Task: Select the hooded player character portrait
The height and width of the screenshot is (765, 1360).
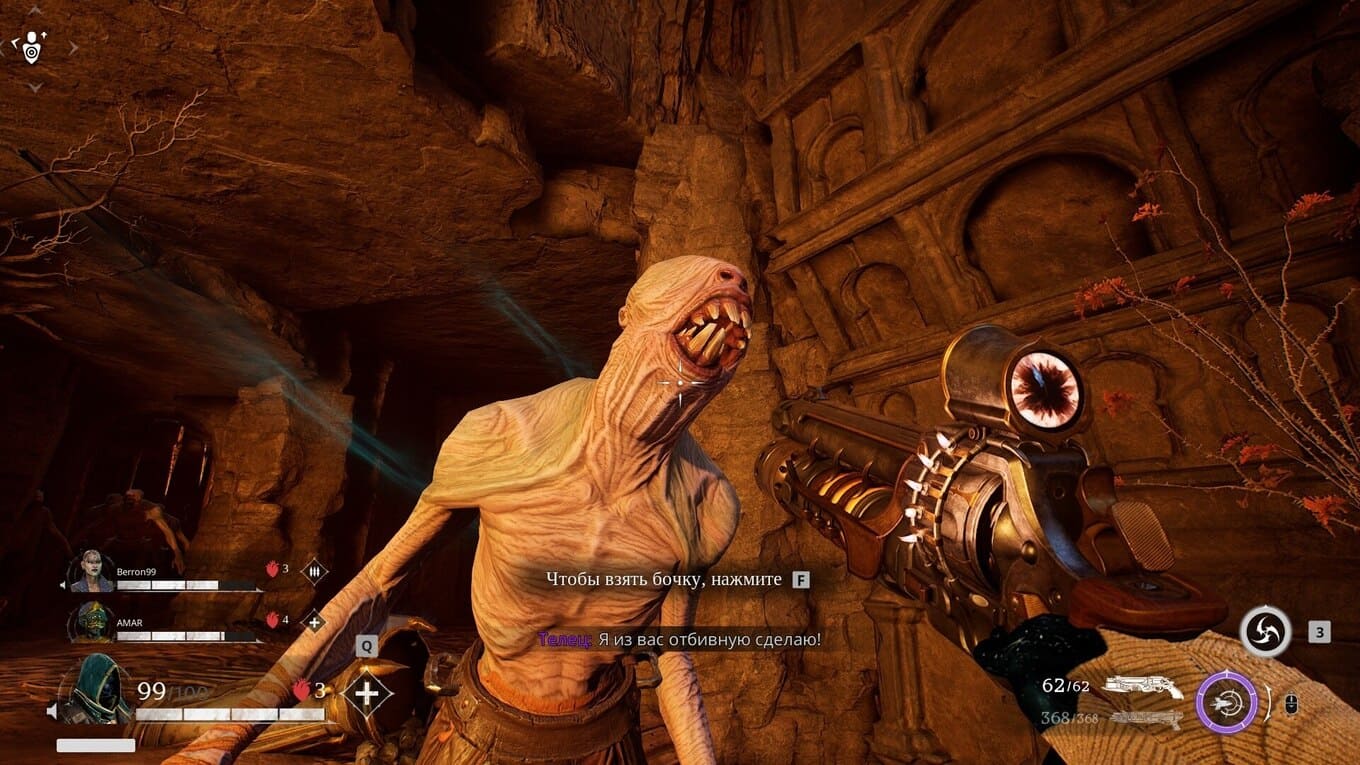Action: click(95, 688)
